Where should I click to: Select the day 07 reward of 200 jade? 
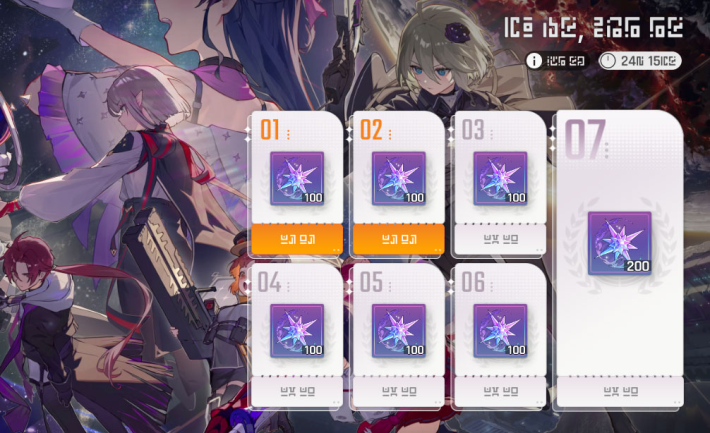[620, 243]
